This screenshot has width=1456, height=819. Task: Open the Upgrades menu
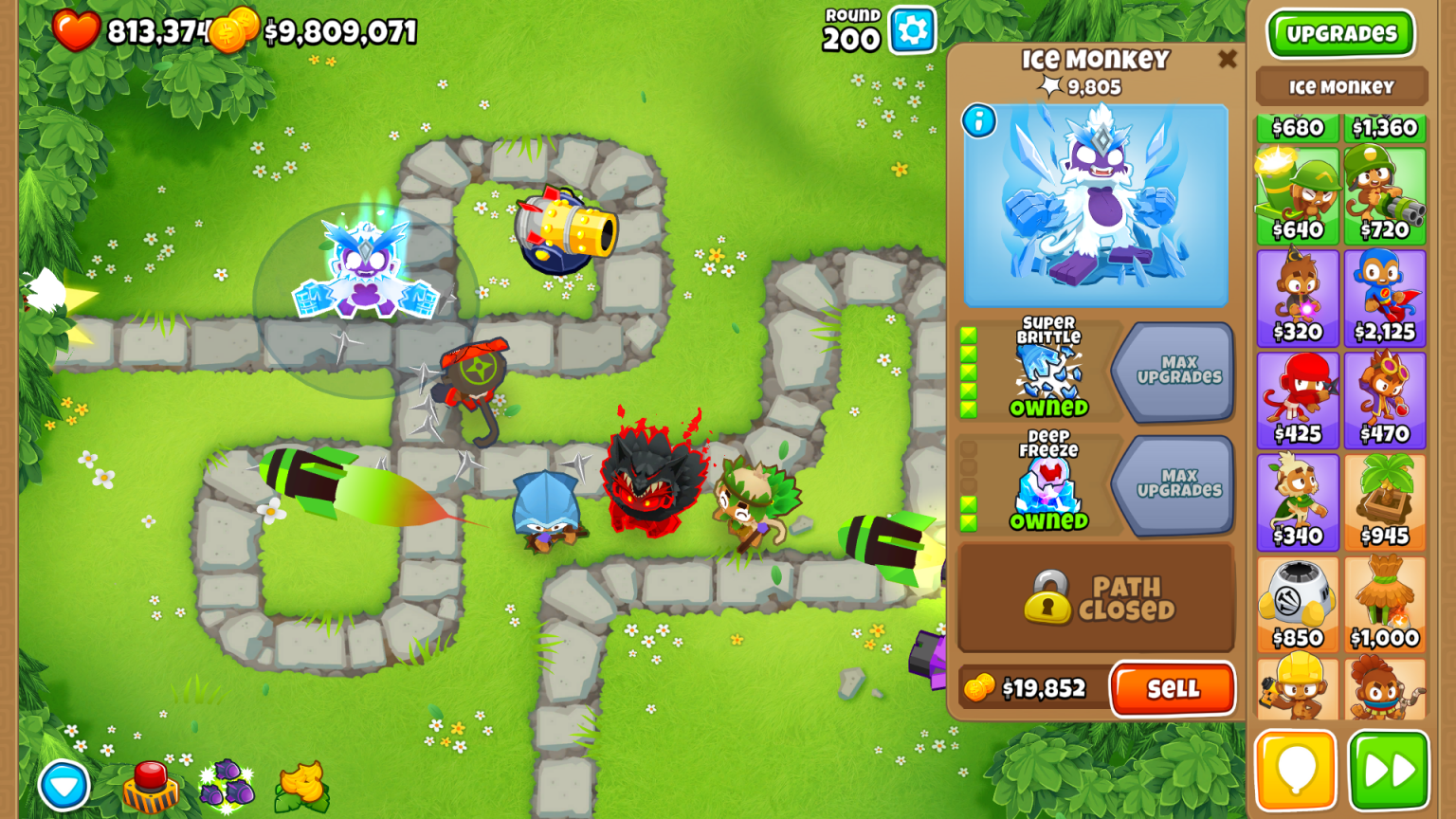click(1339, 33)
